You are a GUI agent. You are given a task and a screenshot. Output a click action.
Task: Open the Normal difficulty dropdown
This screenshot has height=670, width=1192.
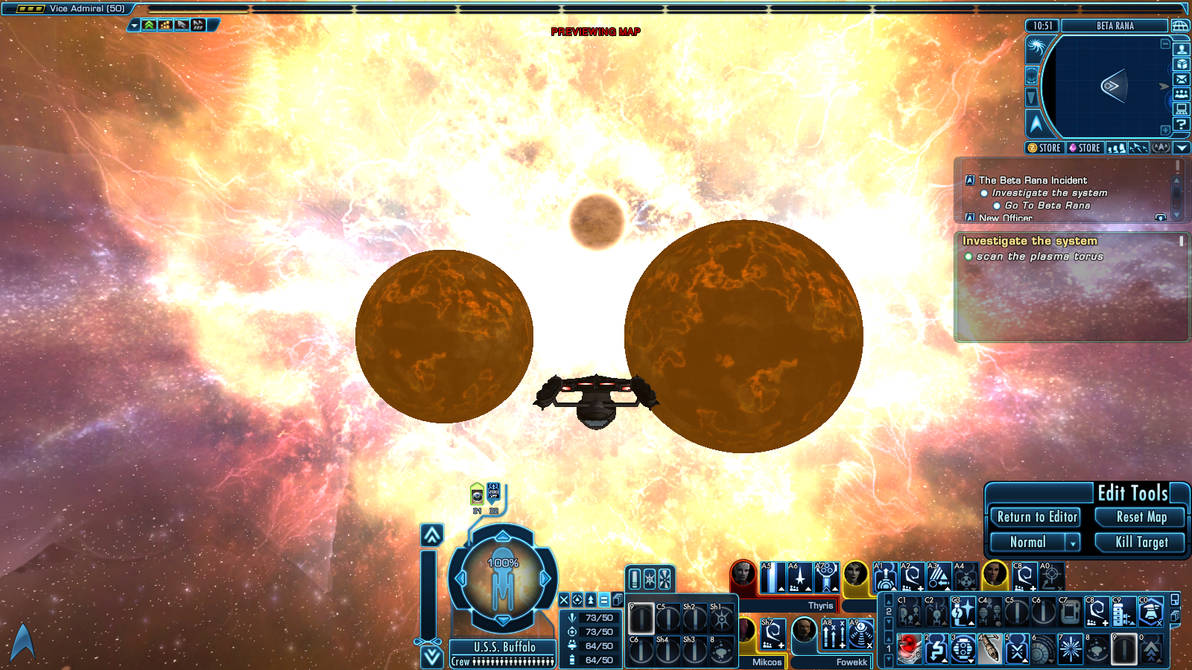1036,542
